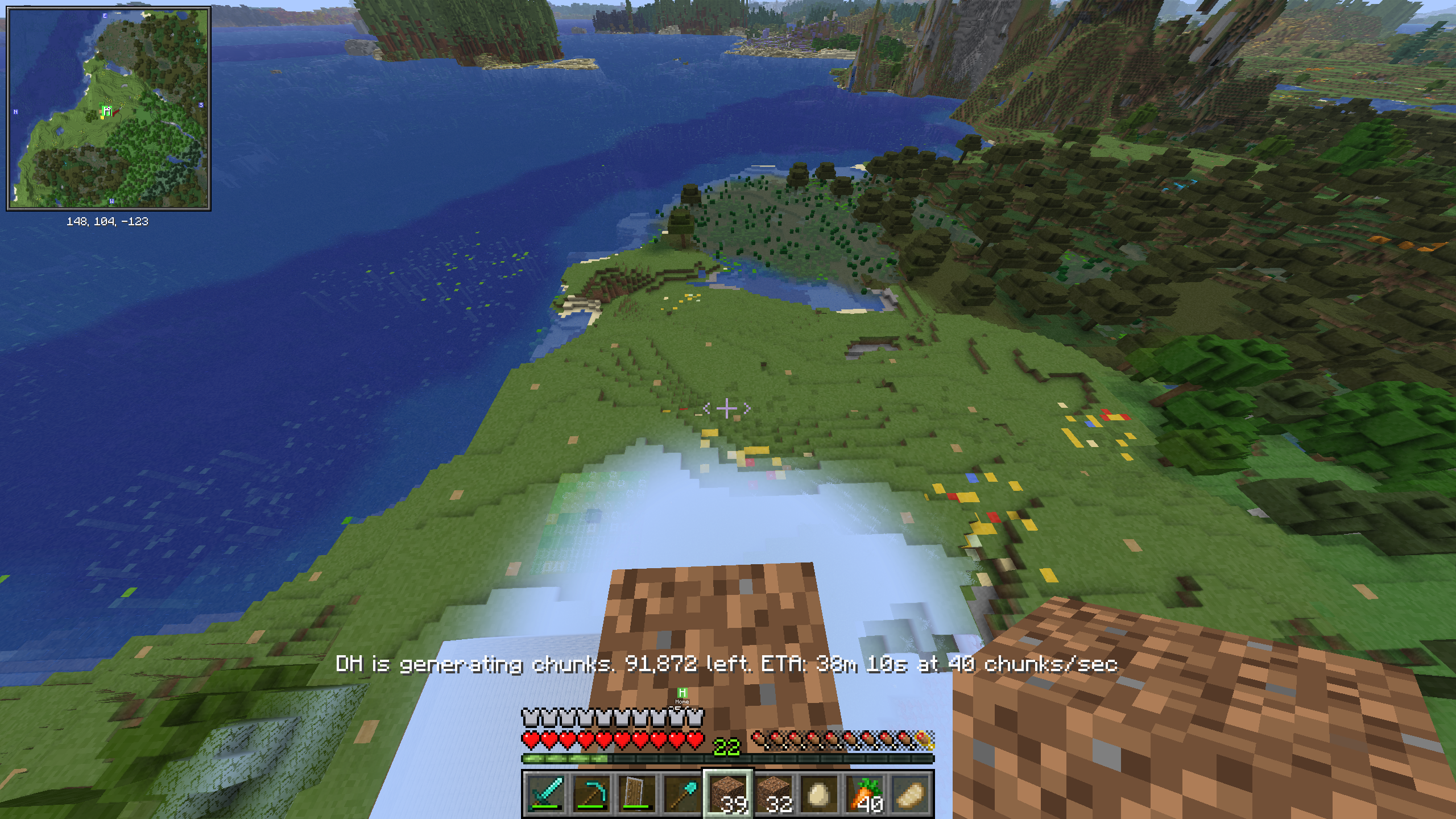Click the Home waypoint label above the hotbar

682,694
